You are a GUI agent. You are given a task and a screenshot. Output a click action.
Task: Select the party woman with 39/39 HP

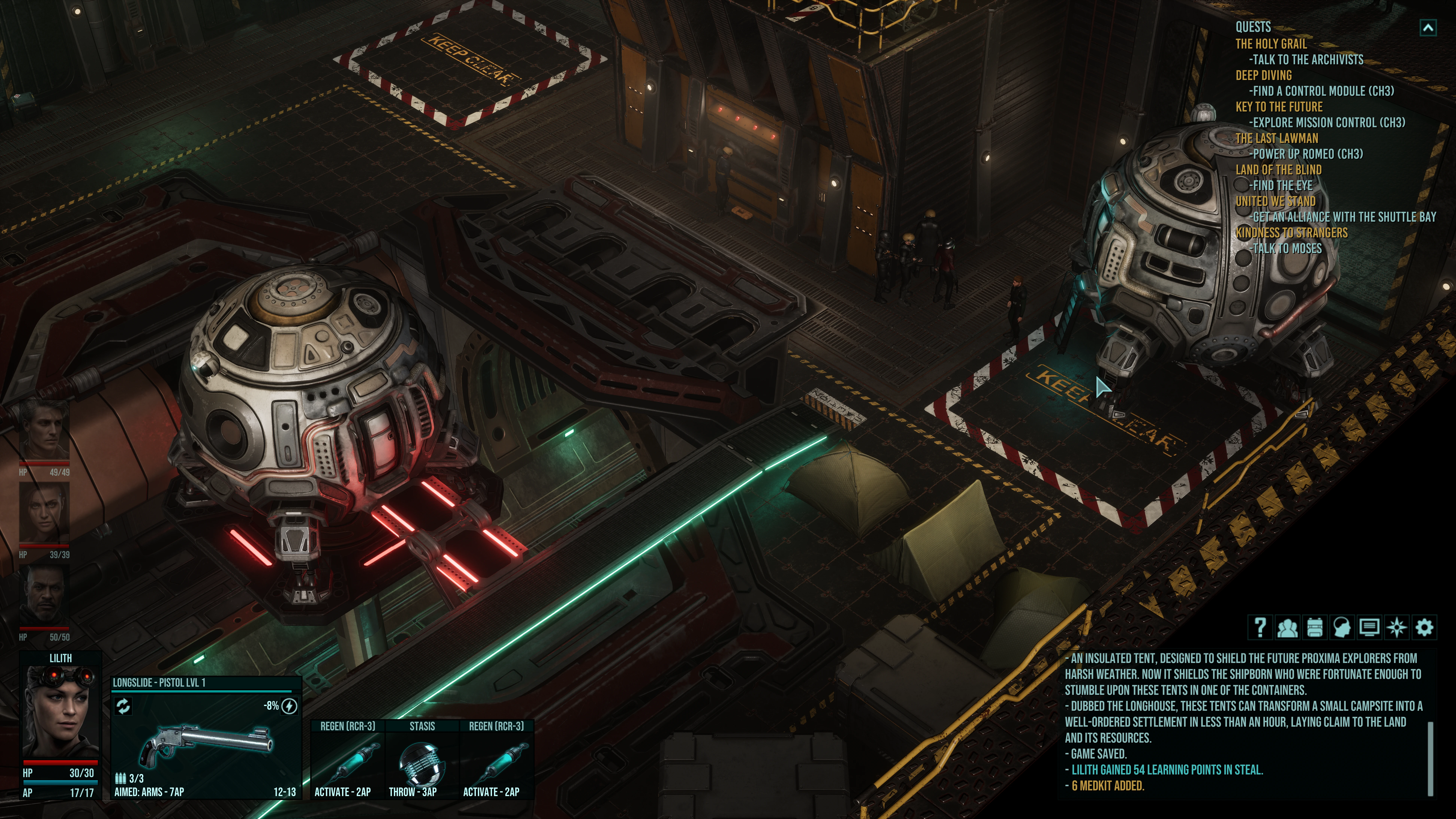45,513
